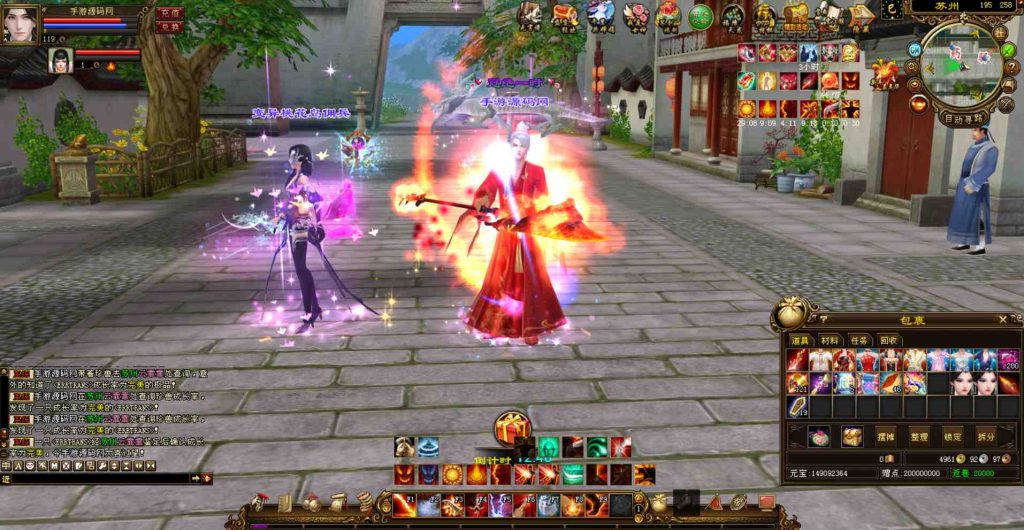Open the countdown gift box icon
Screen dimensions: 1024x530
pos(512,430)
